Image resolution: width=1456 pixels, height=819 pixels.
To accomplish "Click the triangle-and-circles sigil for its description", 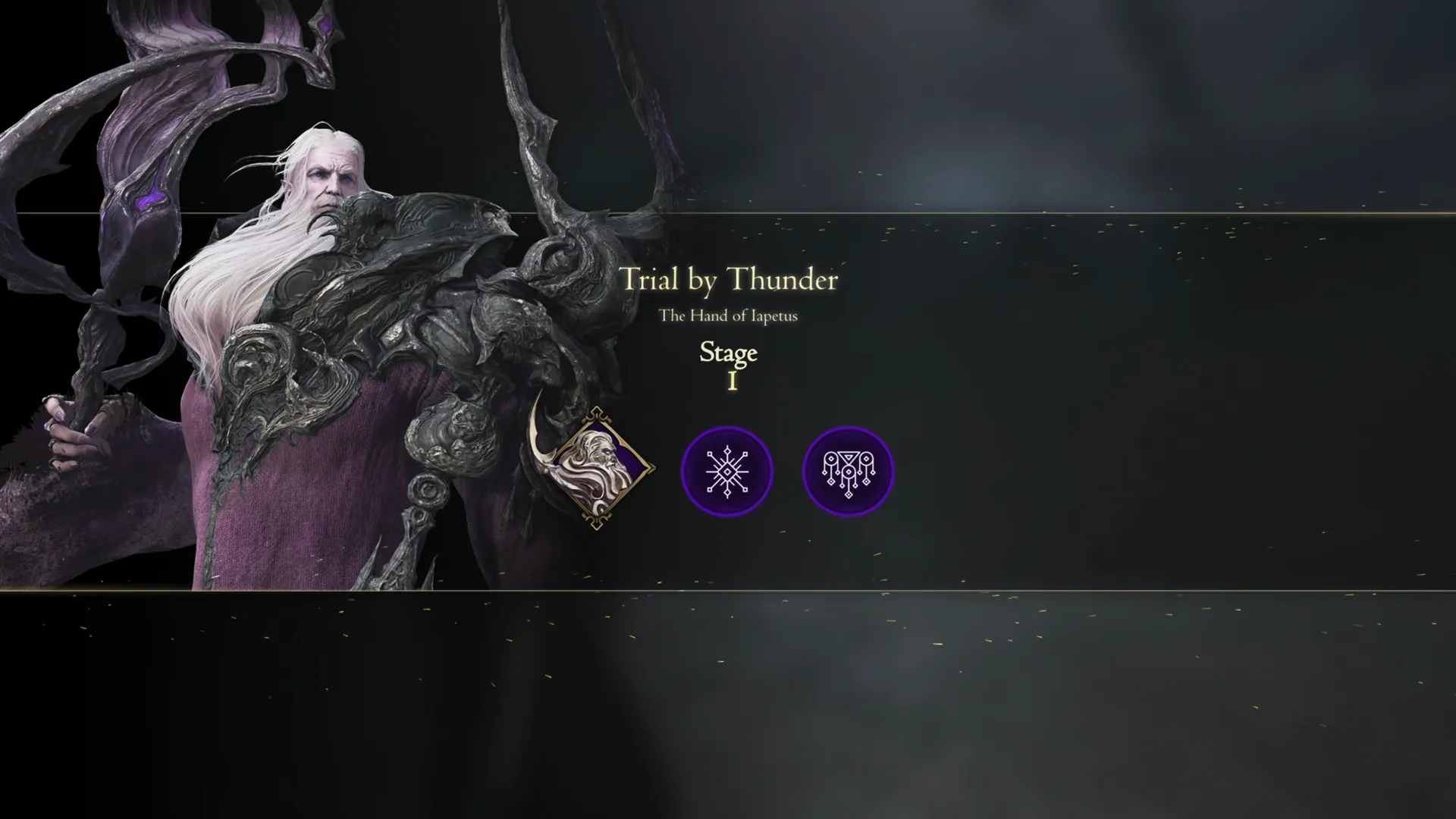I will point(848,471).
